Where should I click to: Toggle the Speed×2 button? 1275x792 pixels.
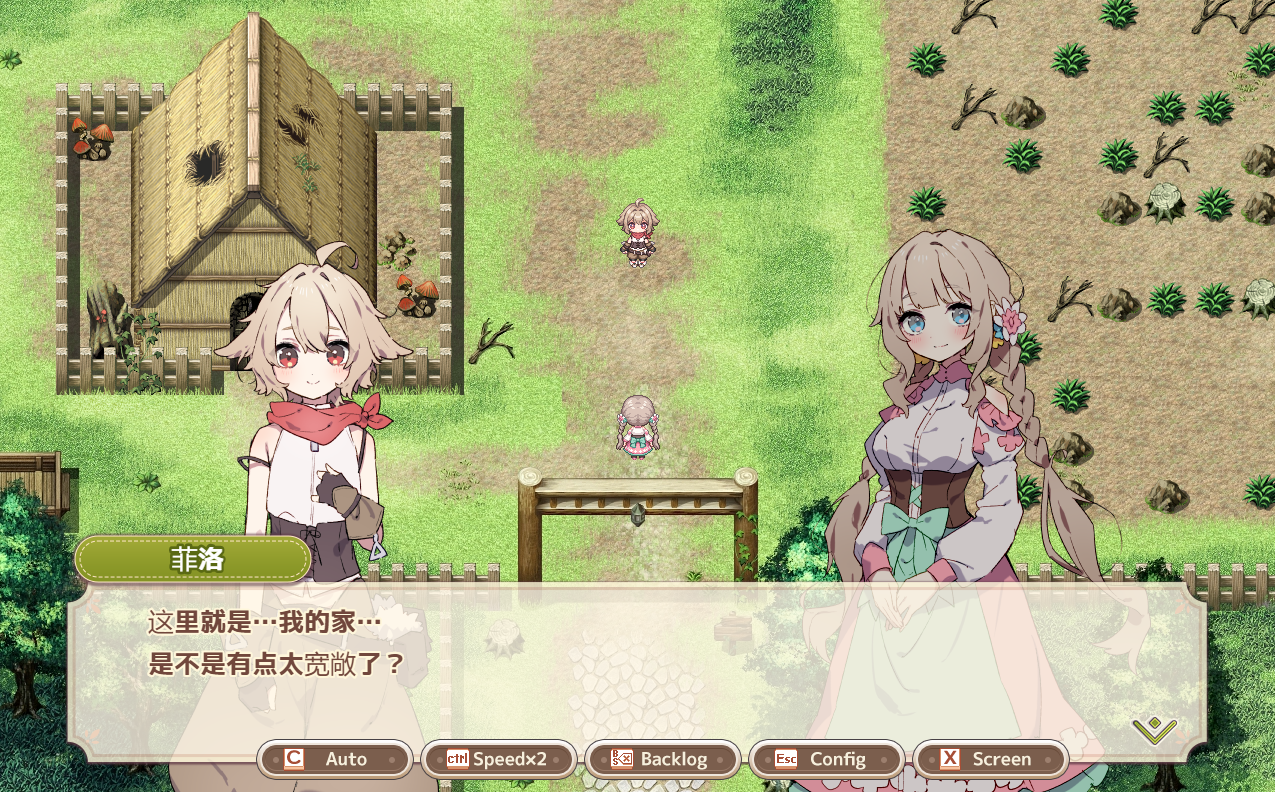click(499, 759)
